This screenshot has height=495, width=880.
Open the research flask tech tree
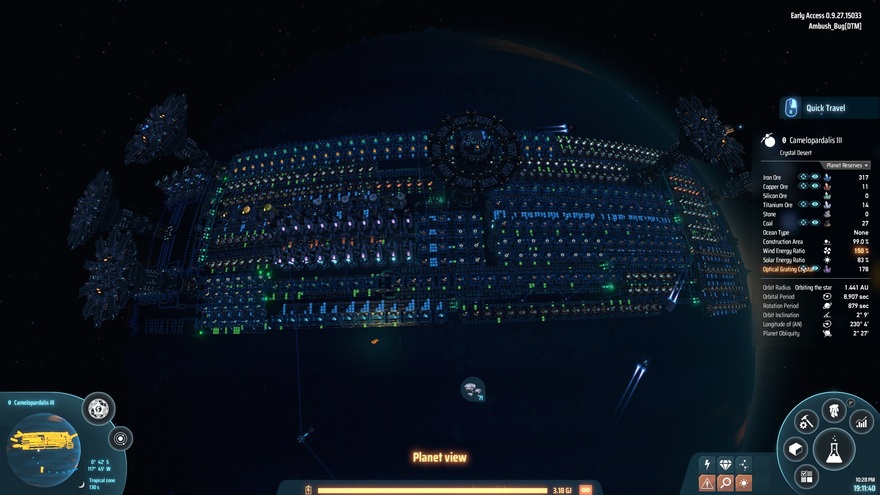833,447
